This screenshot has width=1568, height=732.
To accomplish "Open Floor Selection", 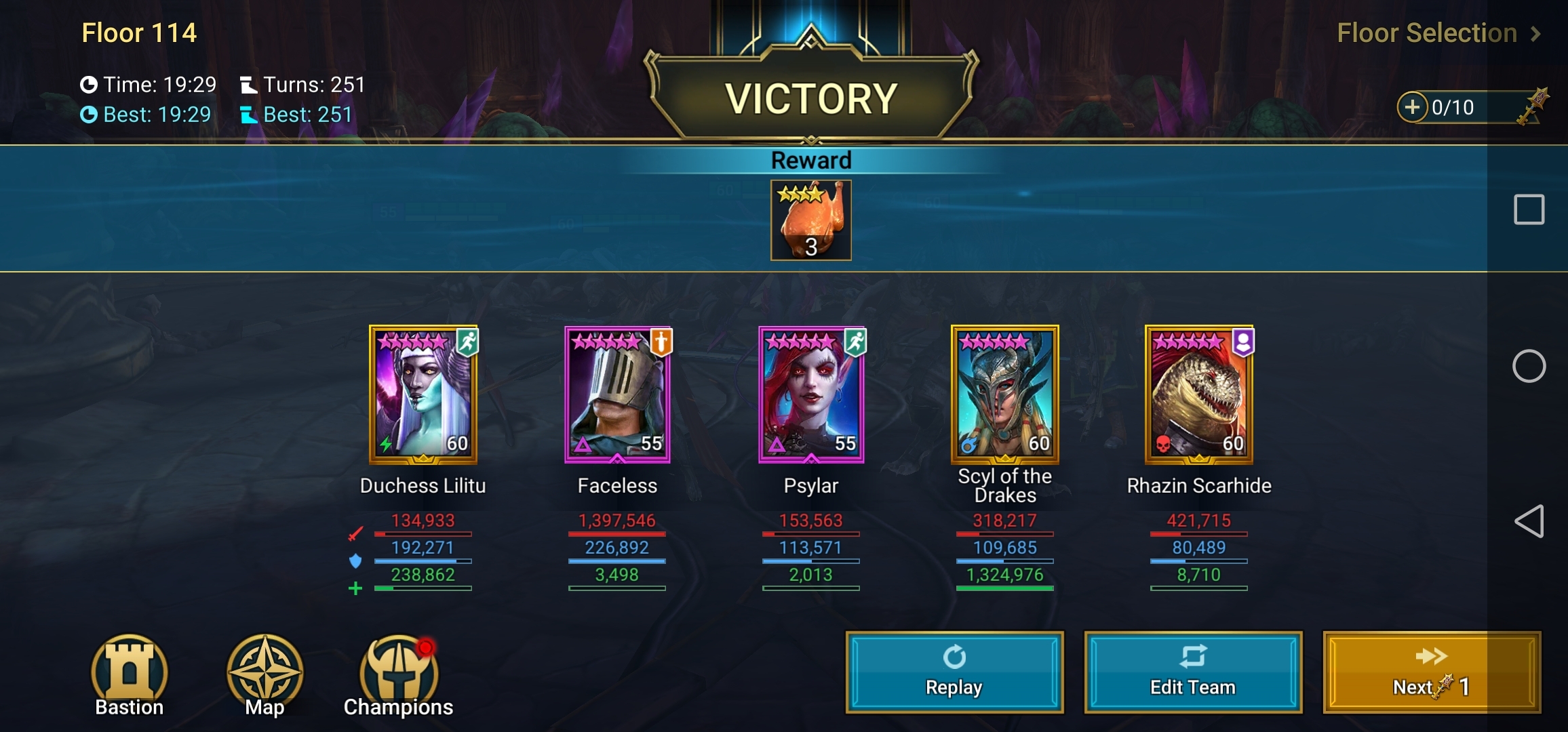I will point(1438,33).
